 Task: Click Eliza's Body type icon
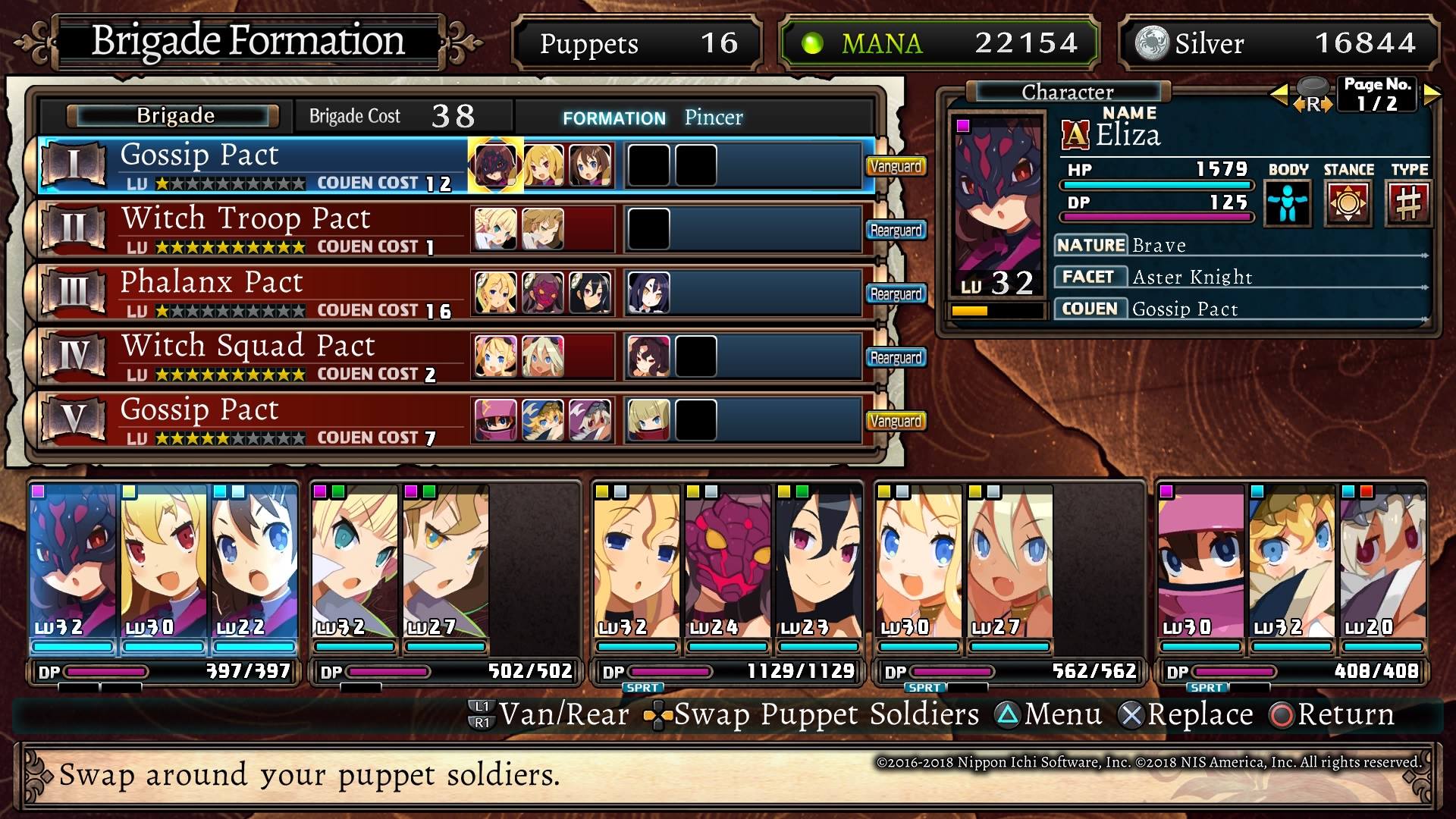click(1288, 203)
